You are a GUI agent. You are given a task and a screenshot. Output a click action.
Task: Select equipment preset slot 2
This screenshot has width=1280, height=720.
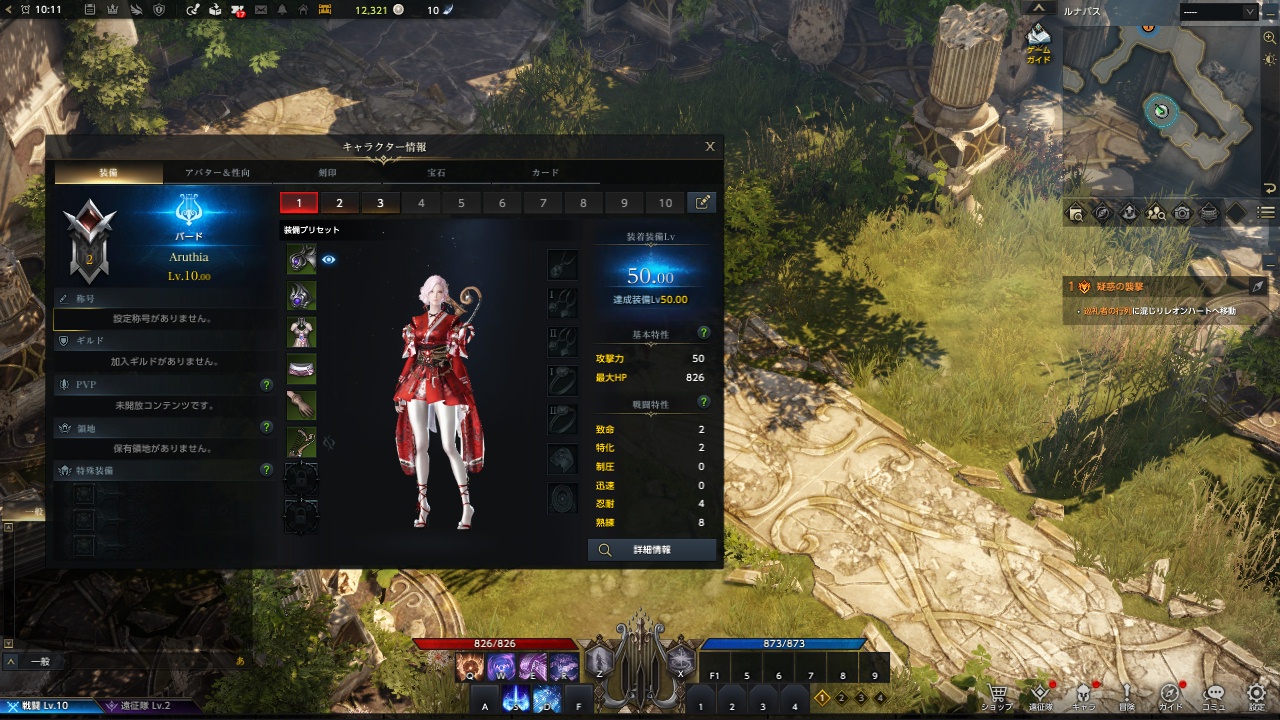[340, 202]
